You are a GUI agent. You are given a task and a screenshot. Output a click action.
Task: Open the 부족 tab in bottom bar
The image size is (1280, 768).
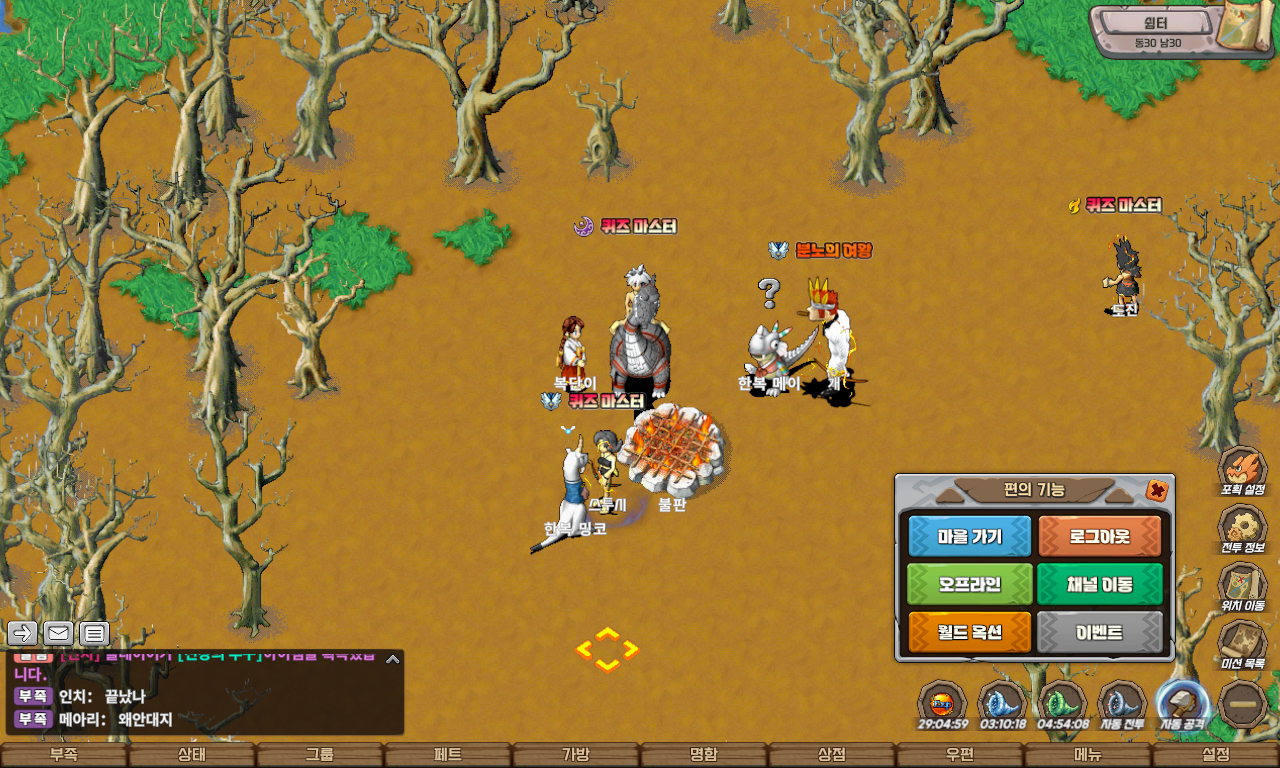64,755
